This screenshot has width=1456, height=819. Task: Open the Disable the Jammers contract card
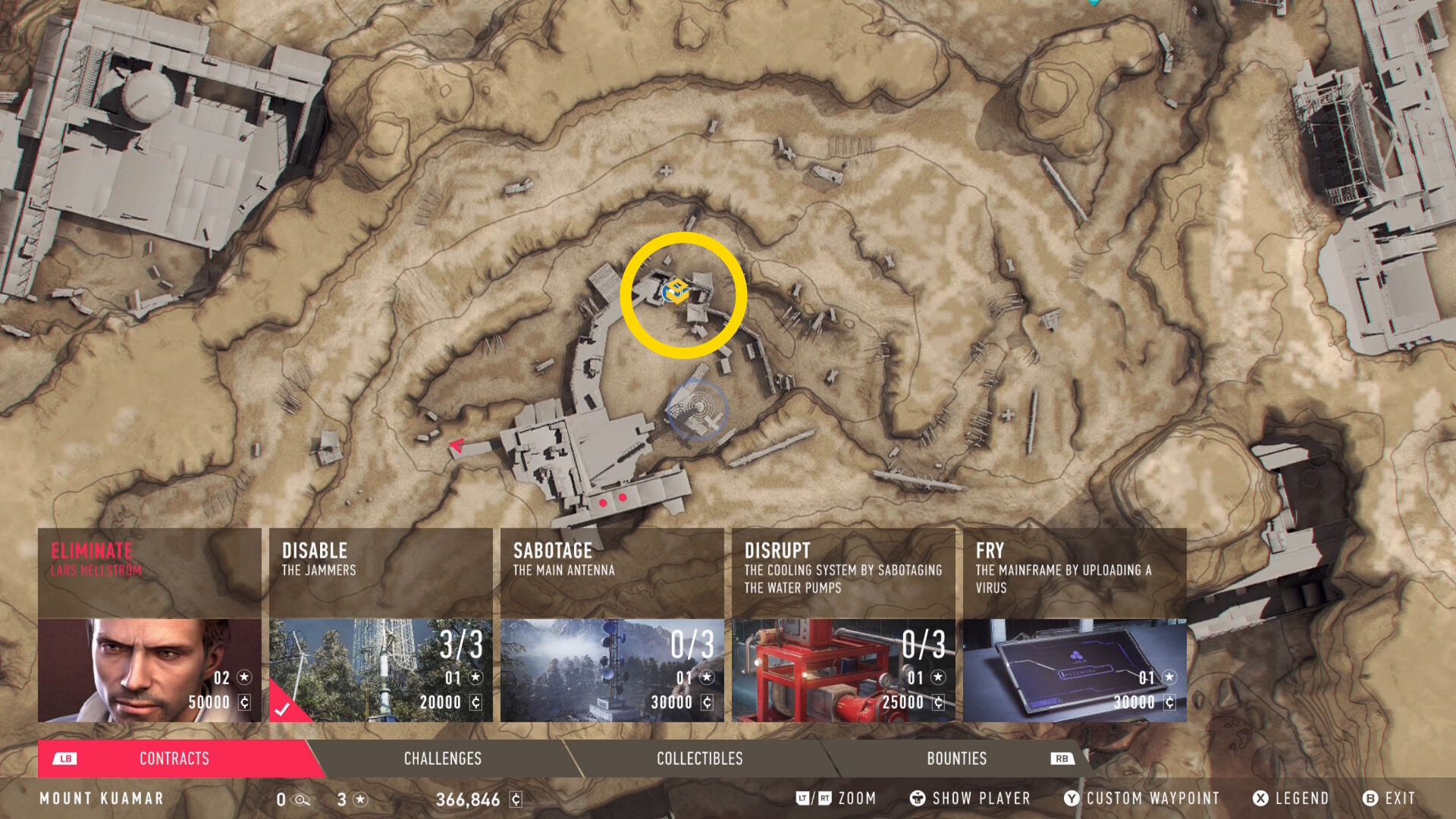381,625
